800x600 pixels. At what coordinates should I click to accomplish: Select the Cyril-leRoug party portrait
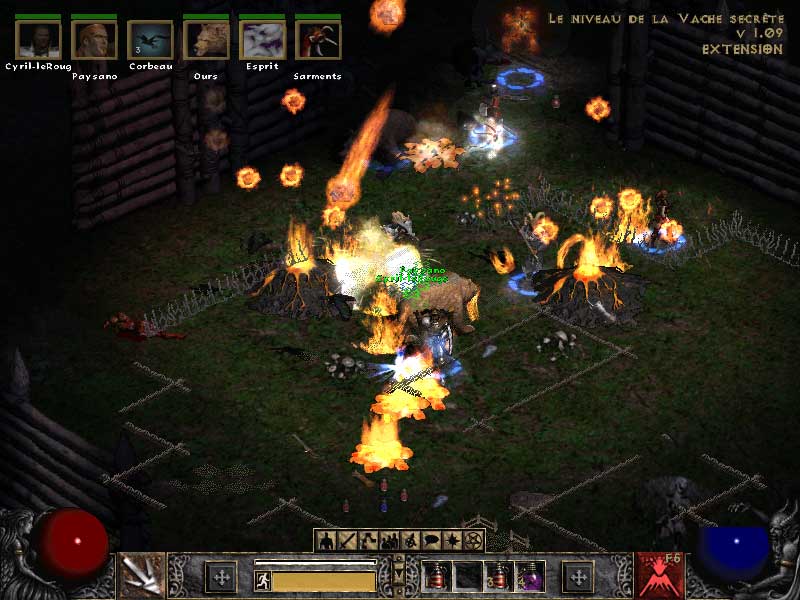pos(39,40)
